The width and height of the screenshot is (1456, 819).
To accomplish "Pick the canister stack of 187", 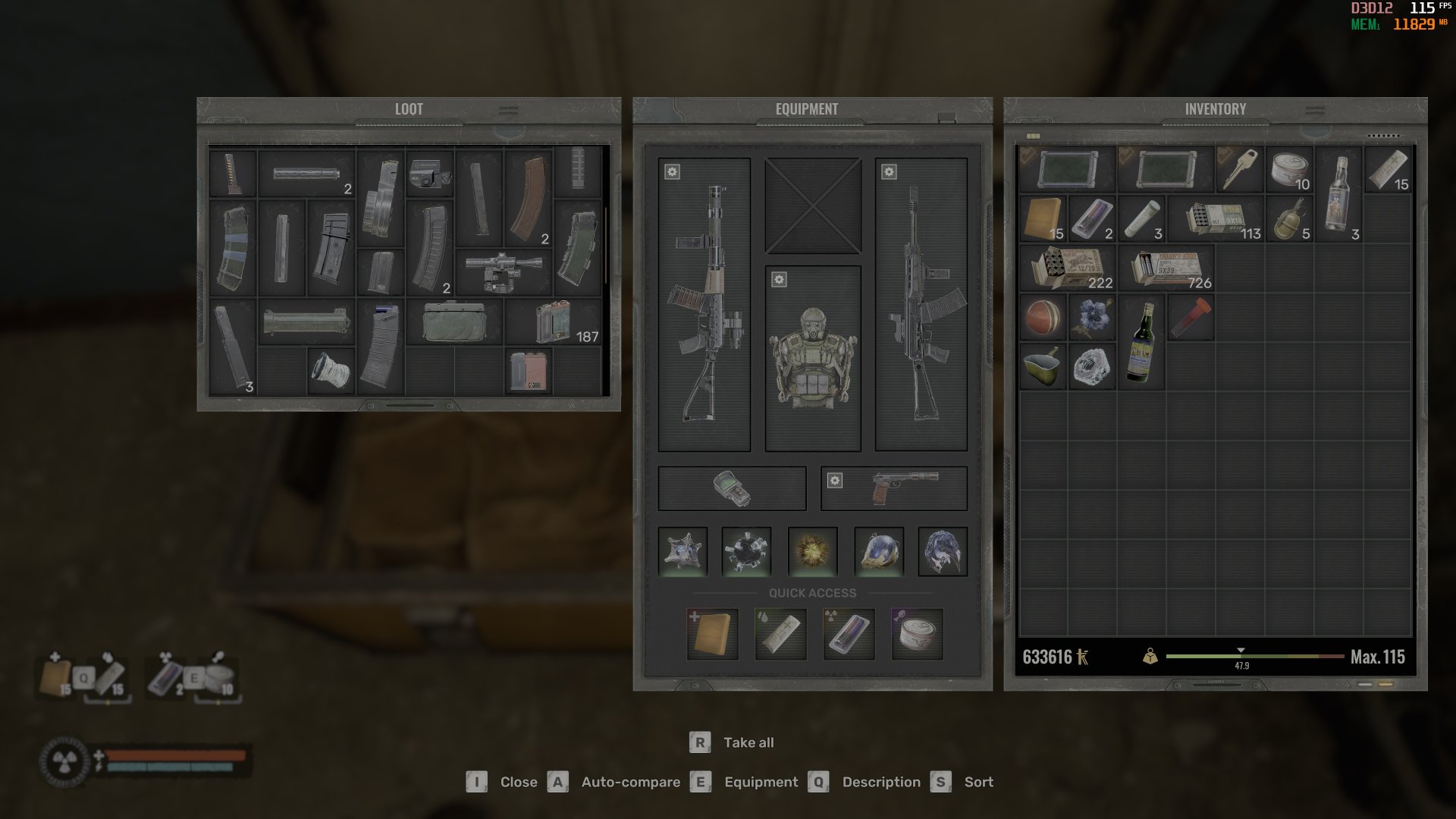I will pos(554,322).
